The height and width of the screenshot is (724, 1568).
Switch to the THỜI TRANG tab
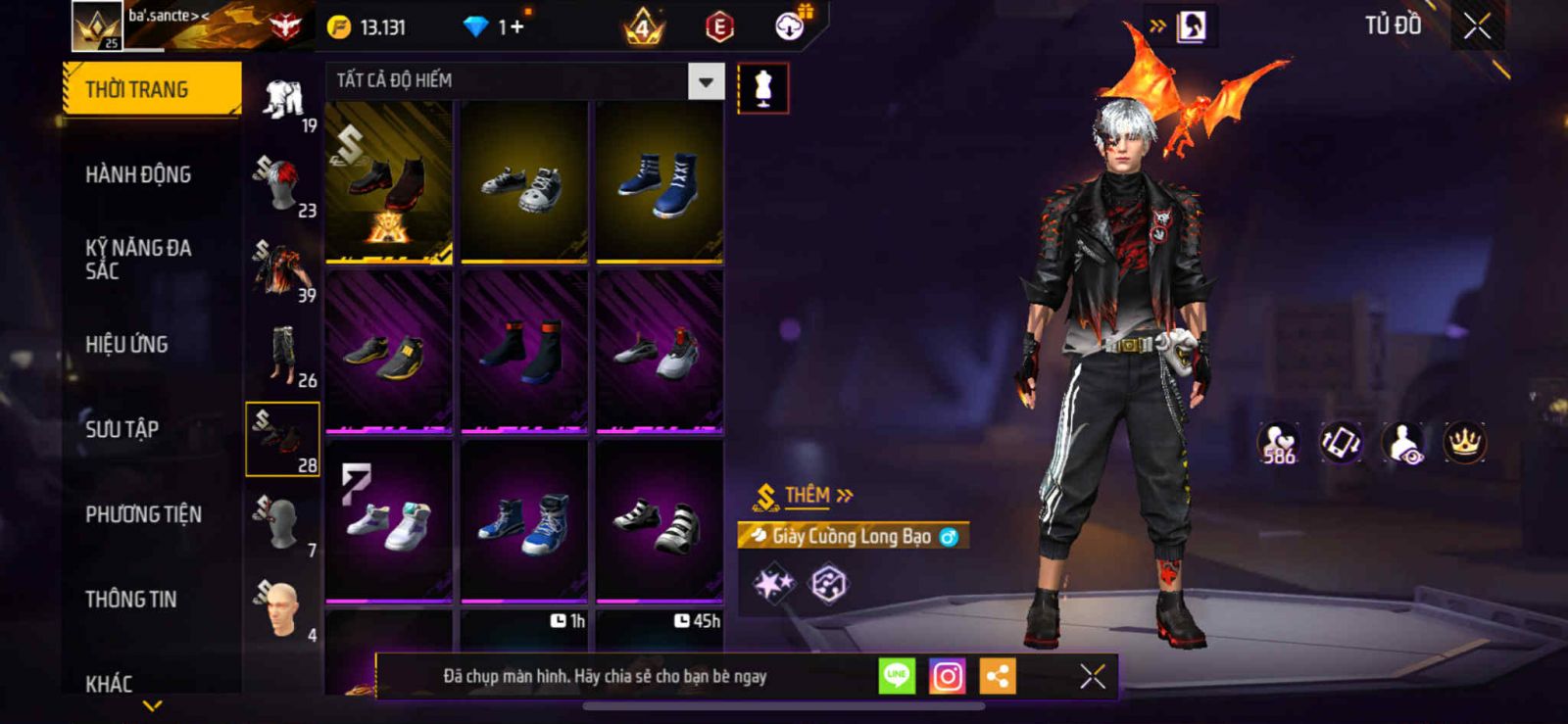151,89
